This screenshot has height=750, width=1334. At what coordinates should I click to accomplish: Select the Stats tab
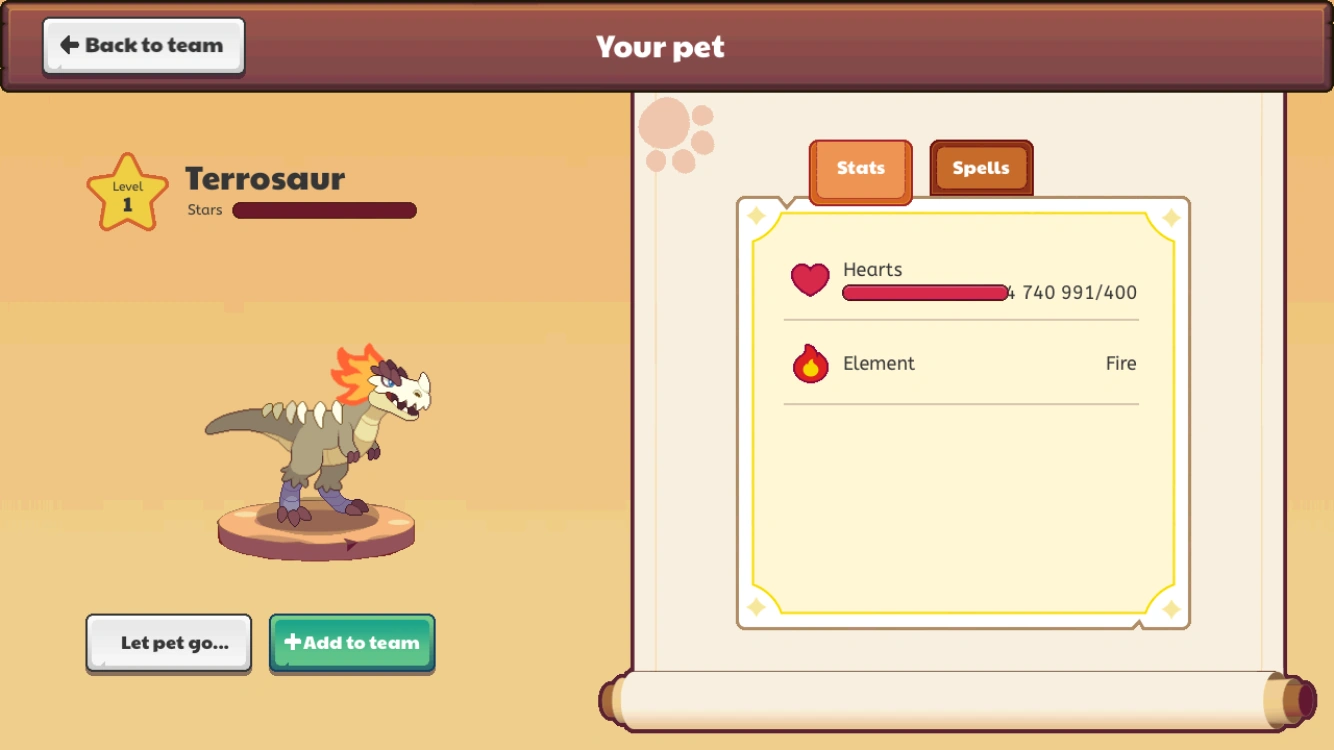pyautogui.click(x=860, y=168)
